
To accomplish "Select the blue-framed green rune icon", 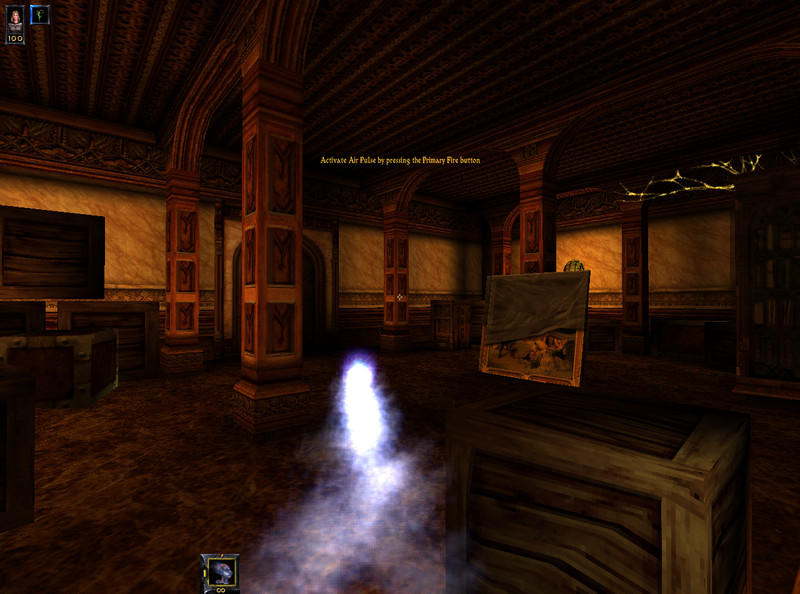I will (40, 15).
